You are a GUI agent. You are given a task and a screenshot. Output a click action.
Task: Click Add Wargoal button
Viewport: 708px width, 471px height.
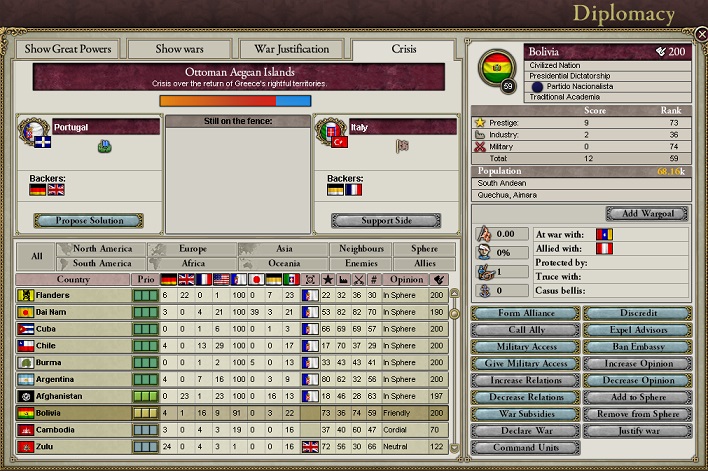coord(647,214)
